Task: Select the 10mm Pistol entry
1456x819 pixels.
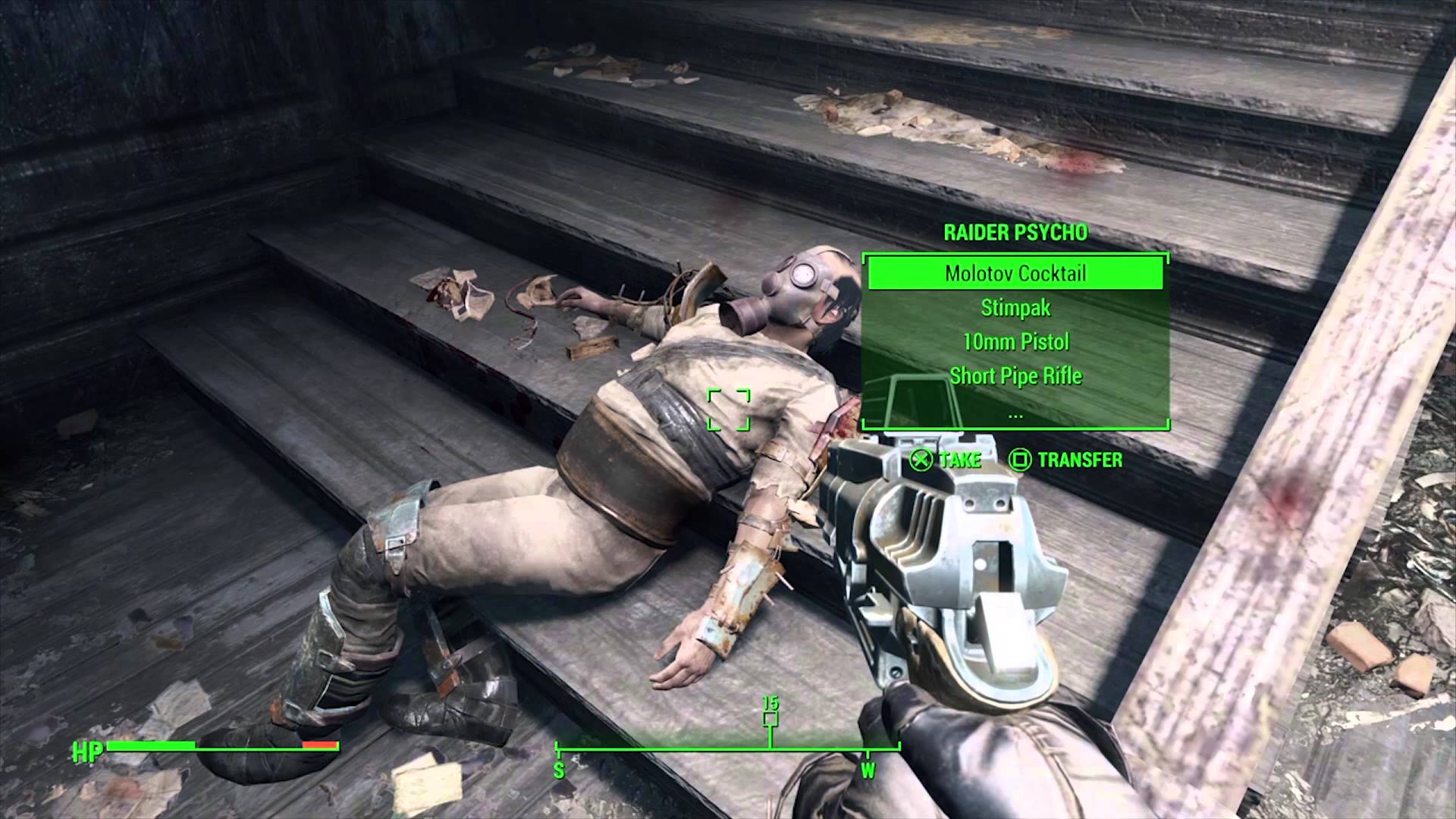Action: [x=1015, y=342]
